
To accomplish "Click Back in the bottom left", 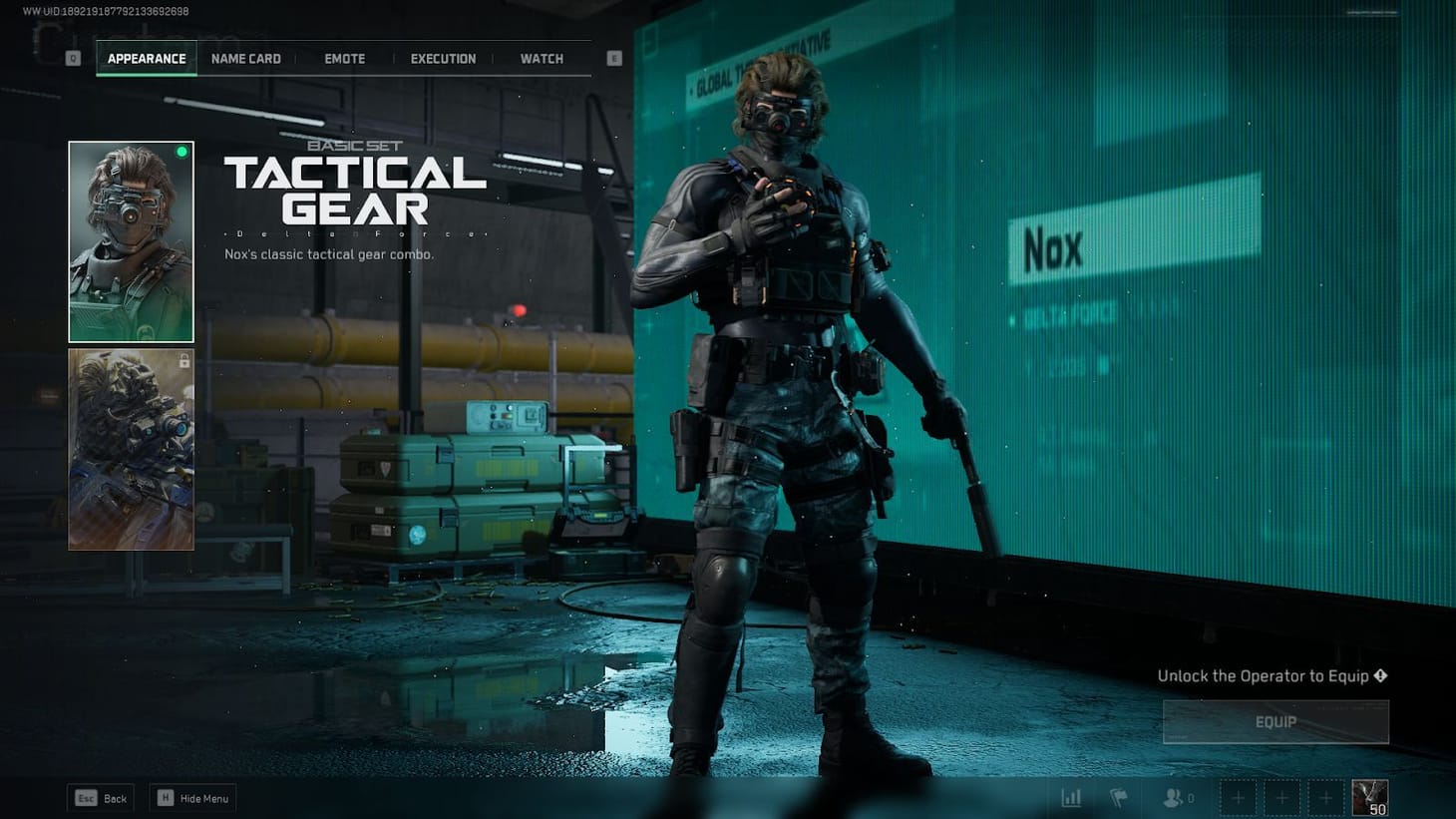I will pyautogui.click(x=100, y=798).
